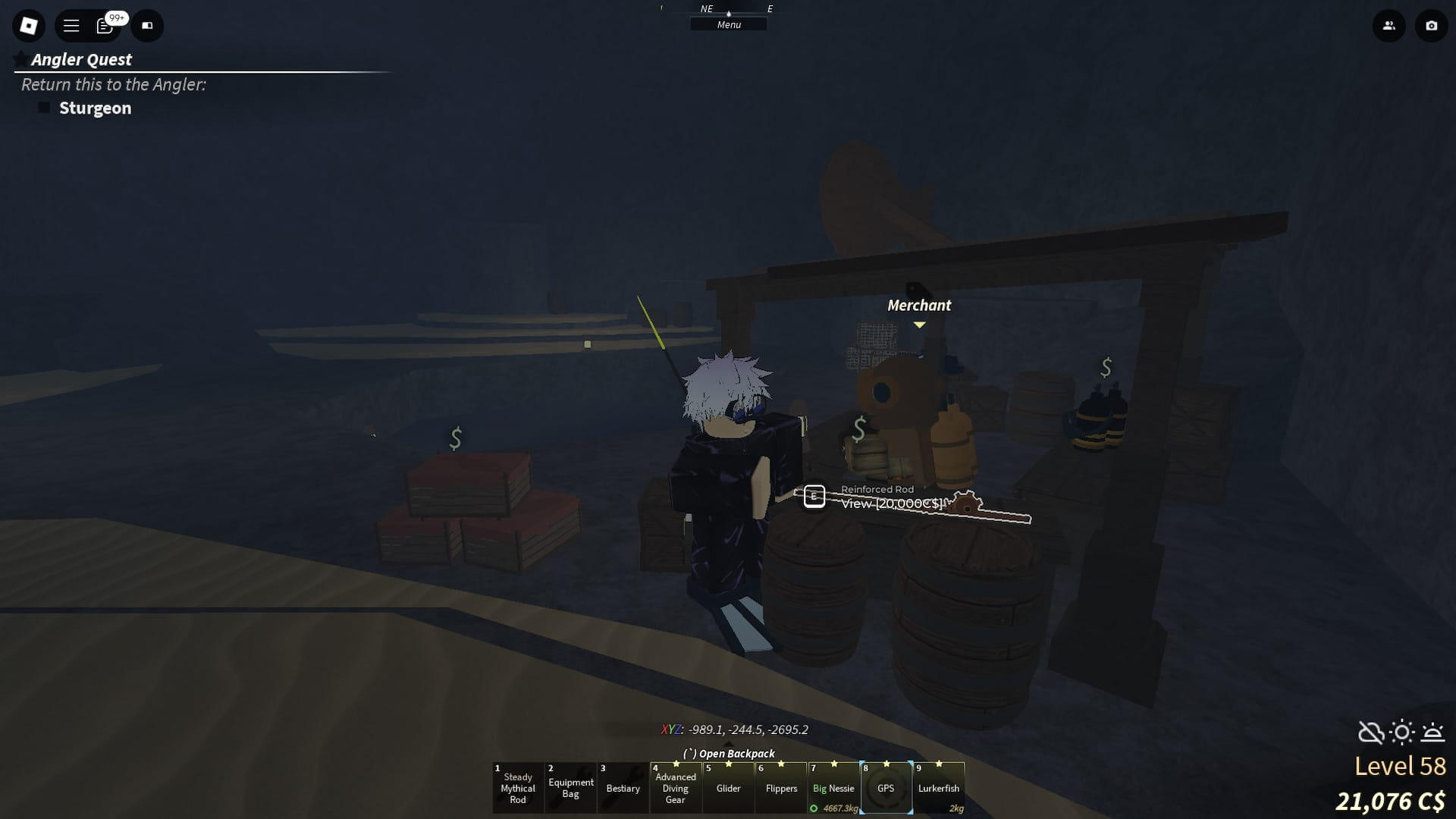
Task: Select the Equipment Bag hotbar slot
Action: click(570, 787)
